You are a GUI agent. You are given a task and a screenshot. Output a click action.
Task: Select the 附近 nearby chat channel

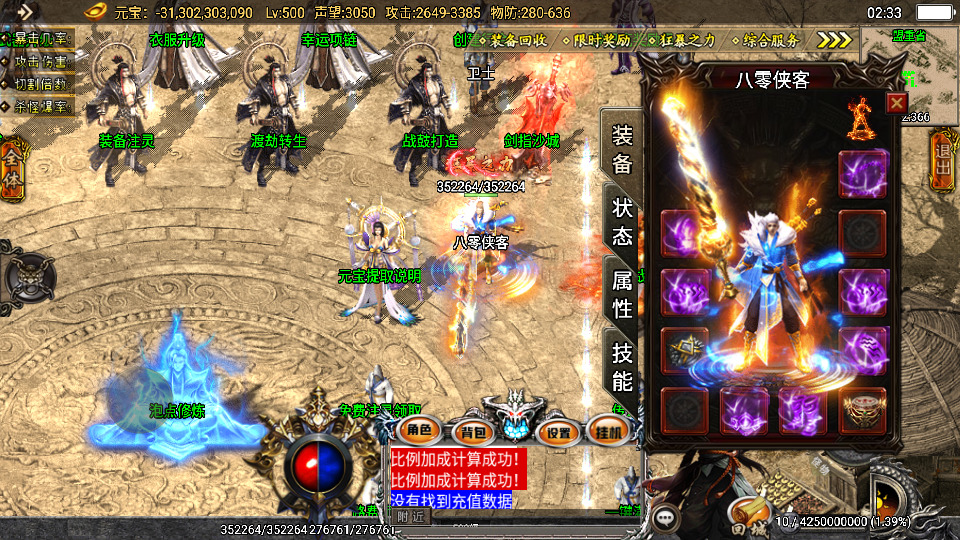[410, 516]
